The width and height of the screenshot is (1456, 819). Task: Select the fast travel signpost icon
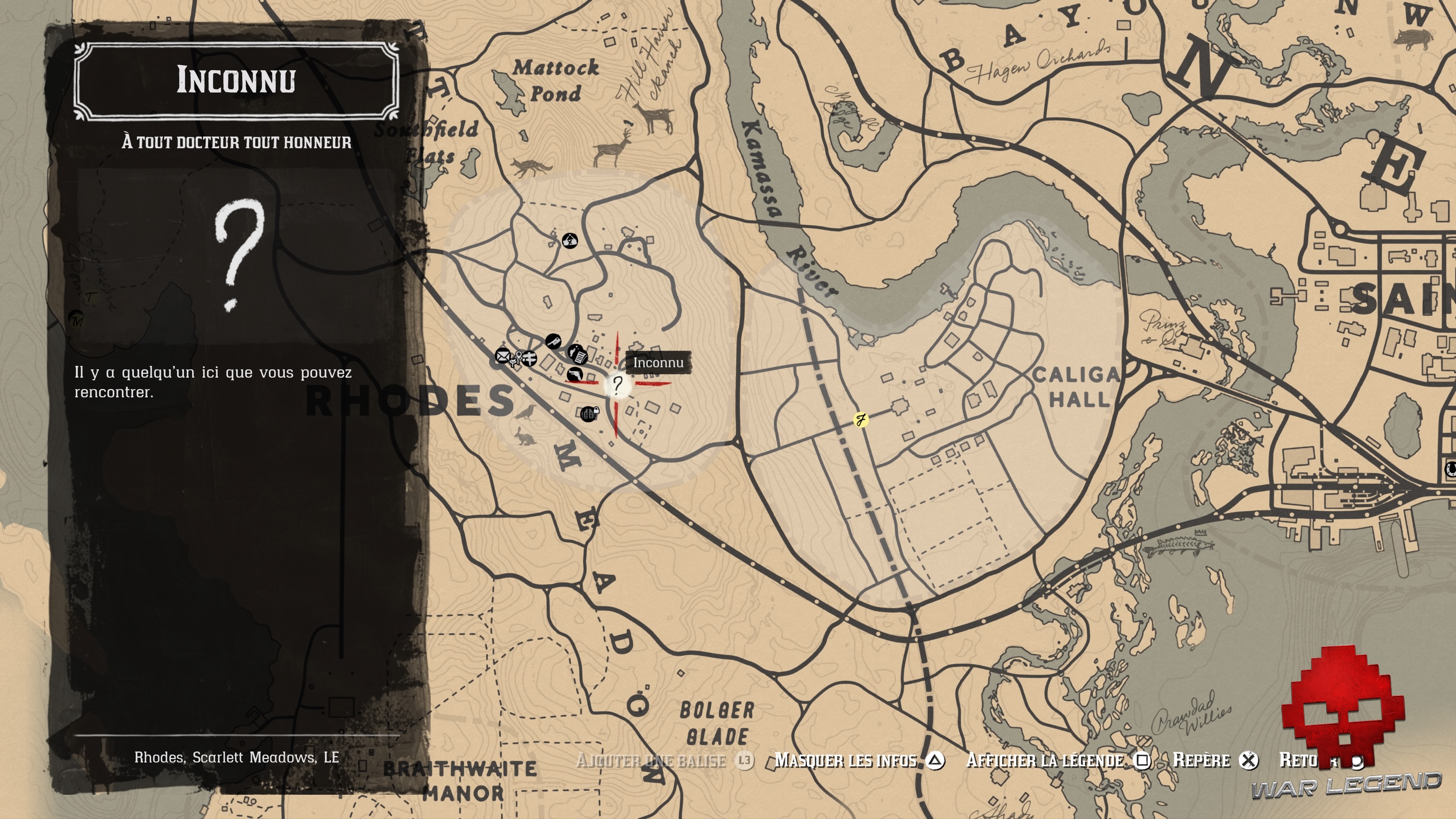[530, 358]
